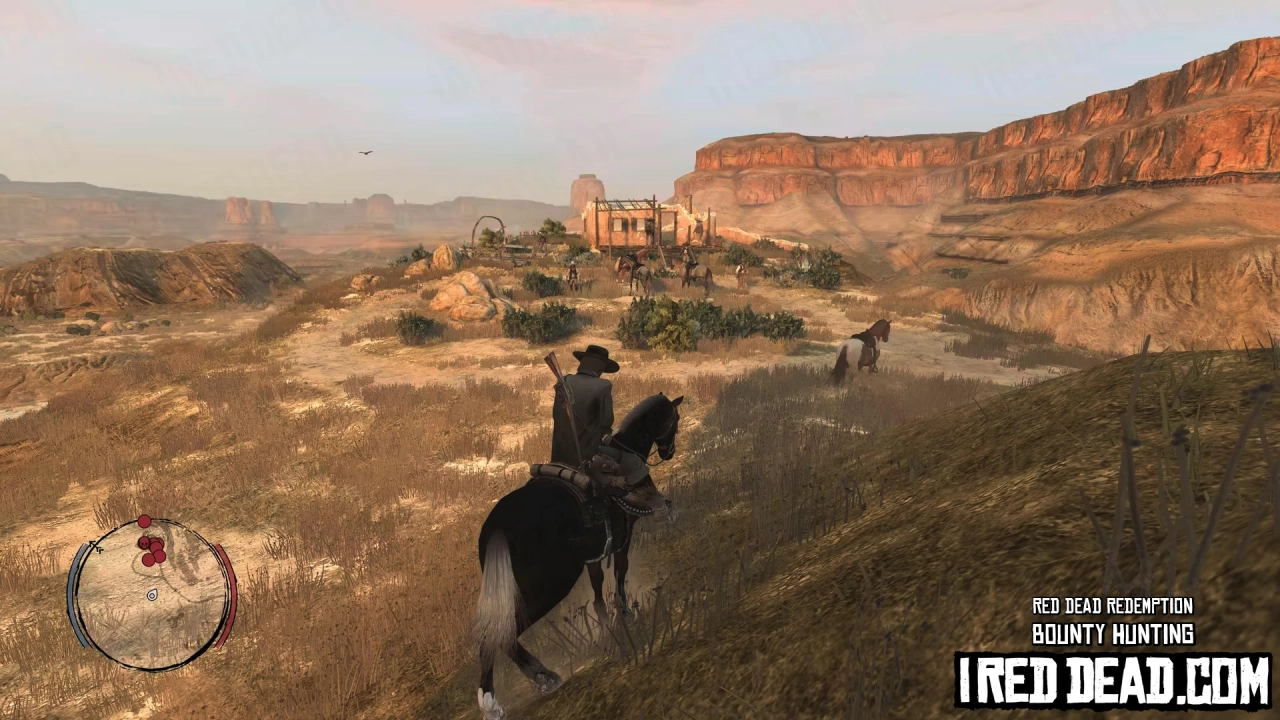Expand the Red Dead Redemption title banner

(1112, 606)
